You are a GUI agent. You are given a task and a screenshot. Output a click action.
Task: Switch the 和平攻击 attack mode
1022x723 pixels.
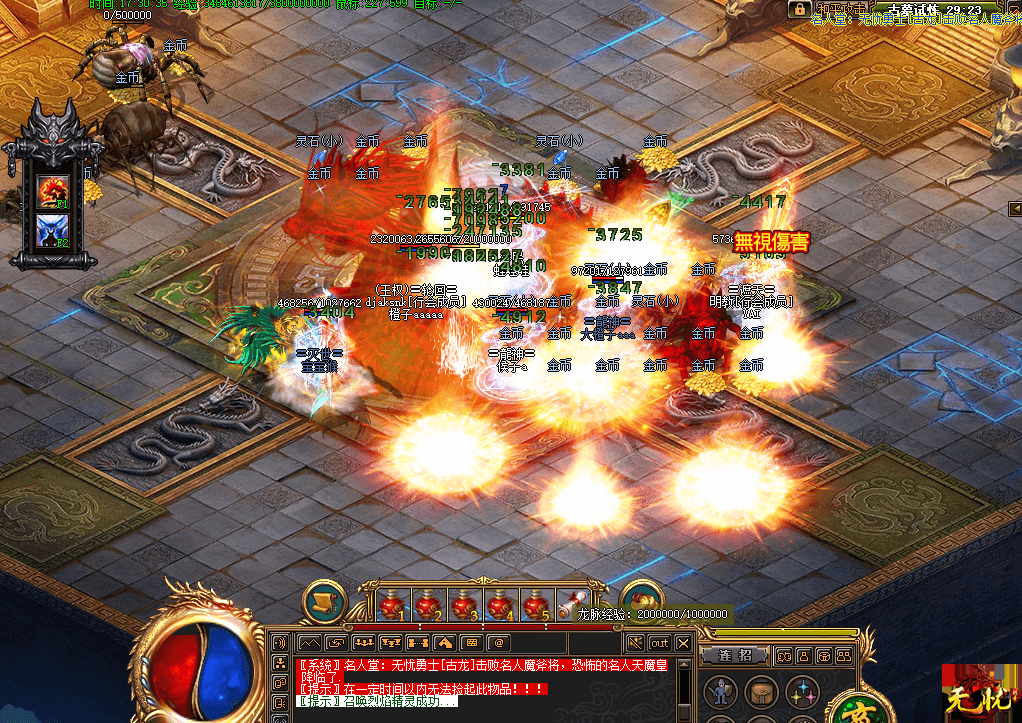tap(840, 9)
